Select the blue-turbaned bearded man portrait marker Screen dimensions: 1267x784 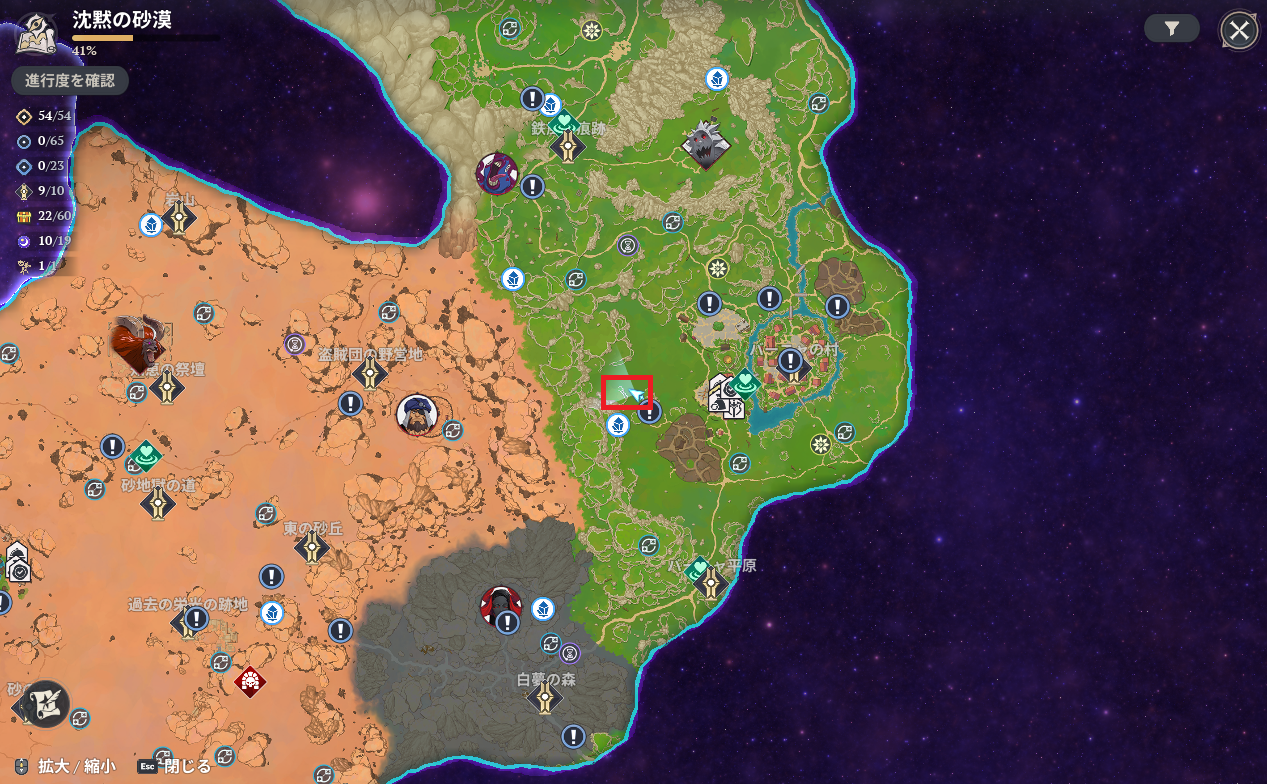416,414
